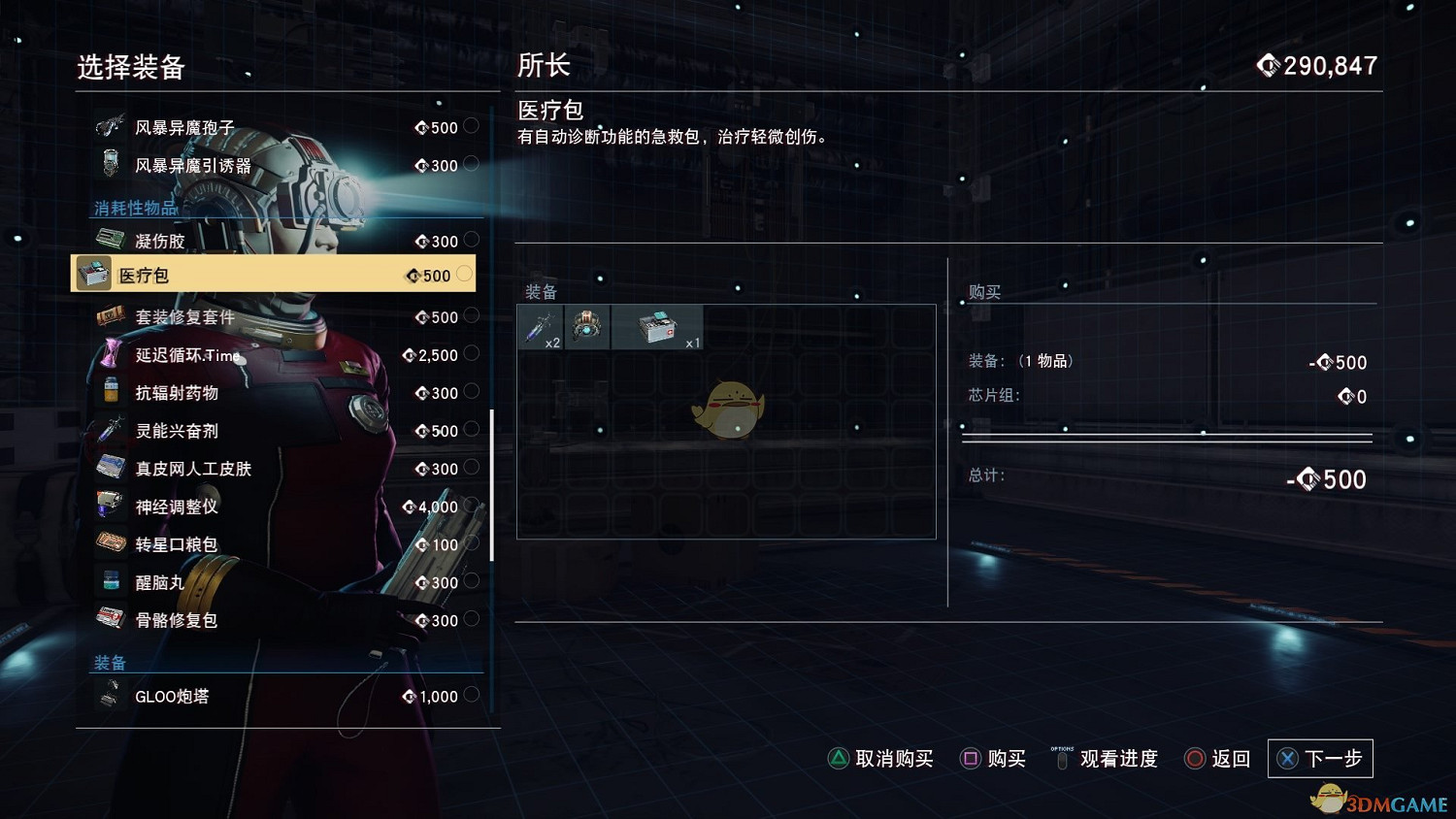Click the OPTIONS controller icon near 观看进度
Viewport: 1456px width, 819px height.
pyautogui.click(x=1061, y=758)
